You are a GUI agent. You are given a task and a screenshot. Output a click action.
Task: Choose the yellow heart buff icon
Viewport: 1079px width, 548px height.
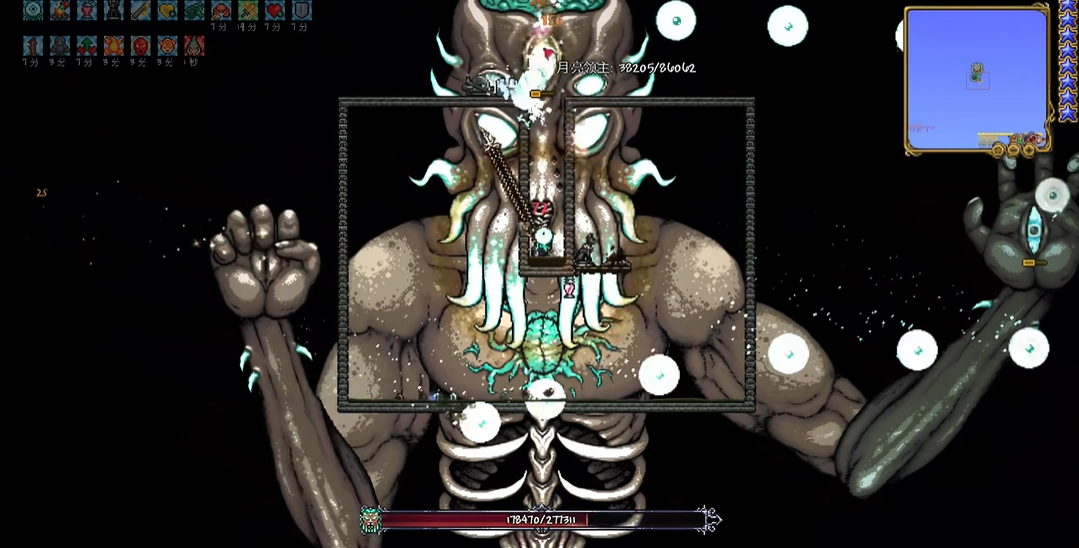point(167,10)
